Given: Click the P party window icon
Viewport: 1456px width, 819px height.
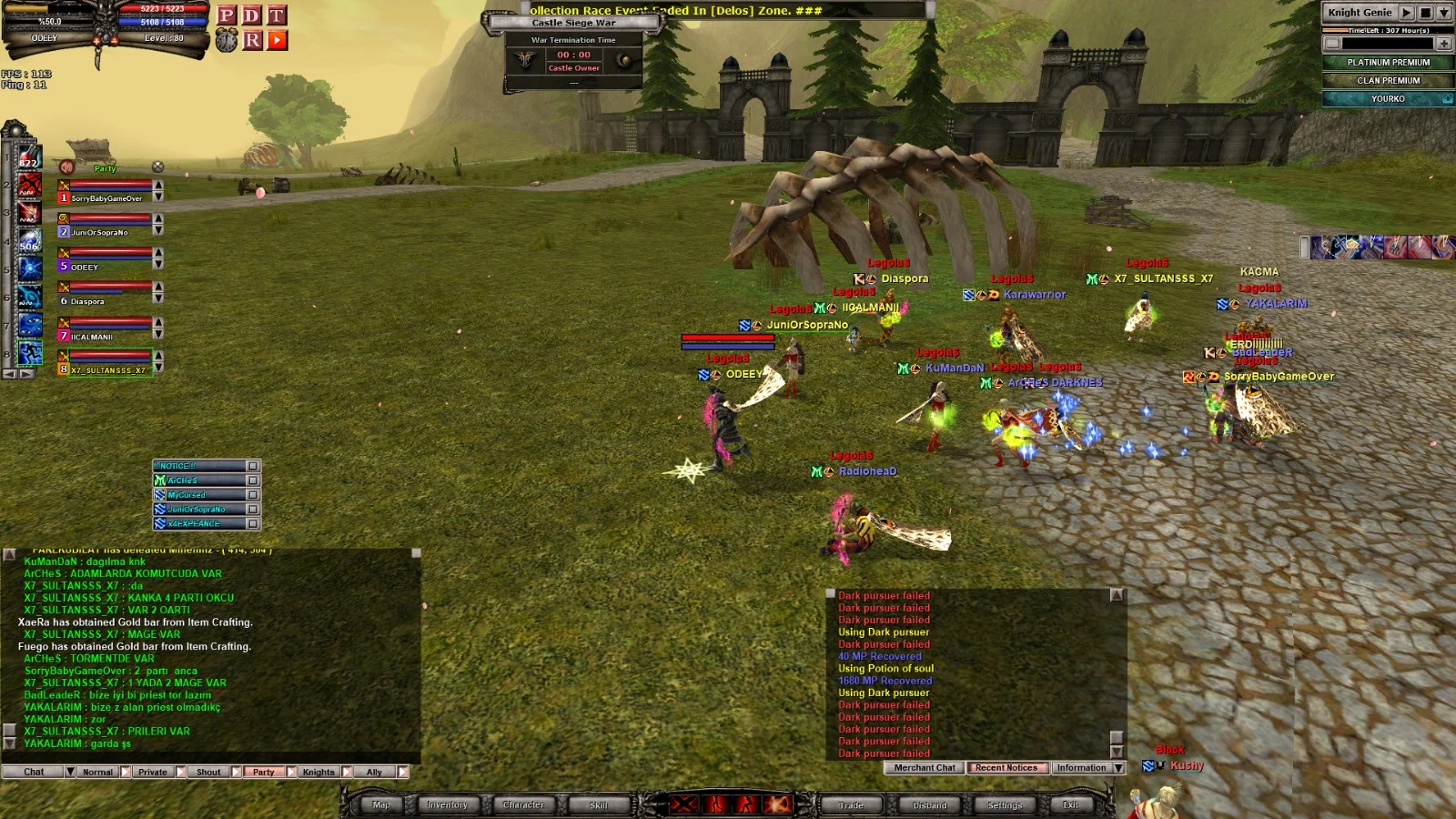Looking at the screenshot, I should pos(227,16).
